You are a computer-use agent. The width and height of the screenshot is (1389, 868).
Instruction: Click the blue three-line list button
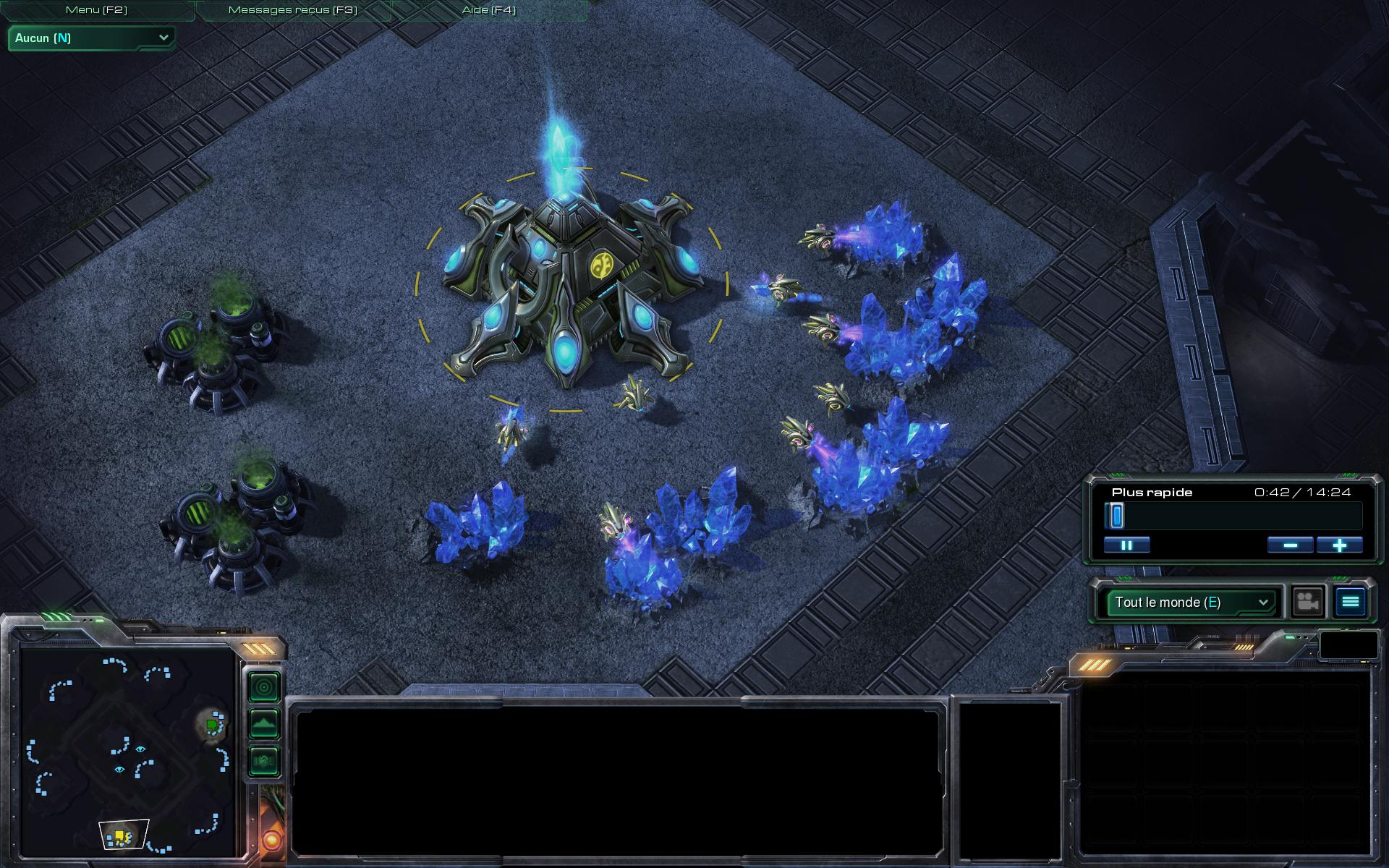click(x=1350, y=602)
